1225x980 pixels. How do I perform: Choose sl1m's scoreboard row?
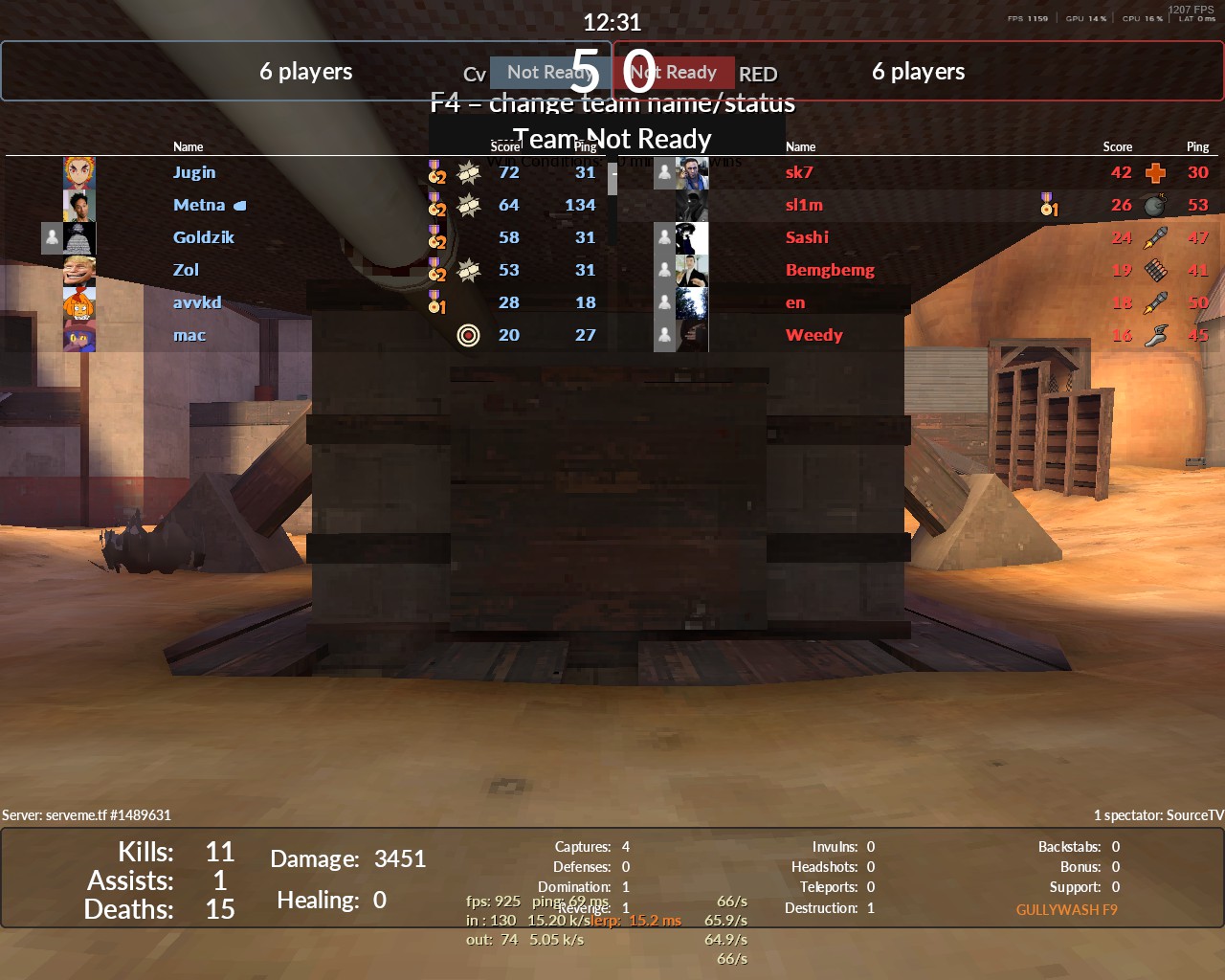point(804,205)
